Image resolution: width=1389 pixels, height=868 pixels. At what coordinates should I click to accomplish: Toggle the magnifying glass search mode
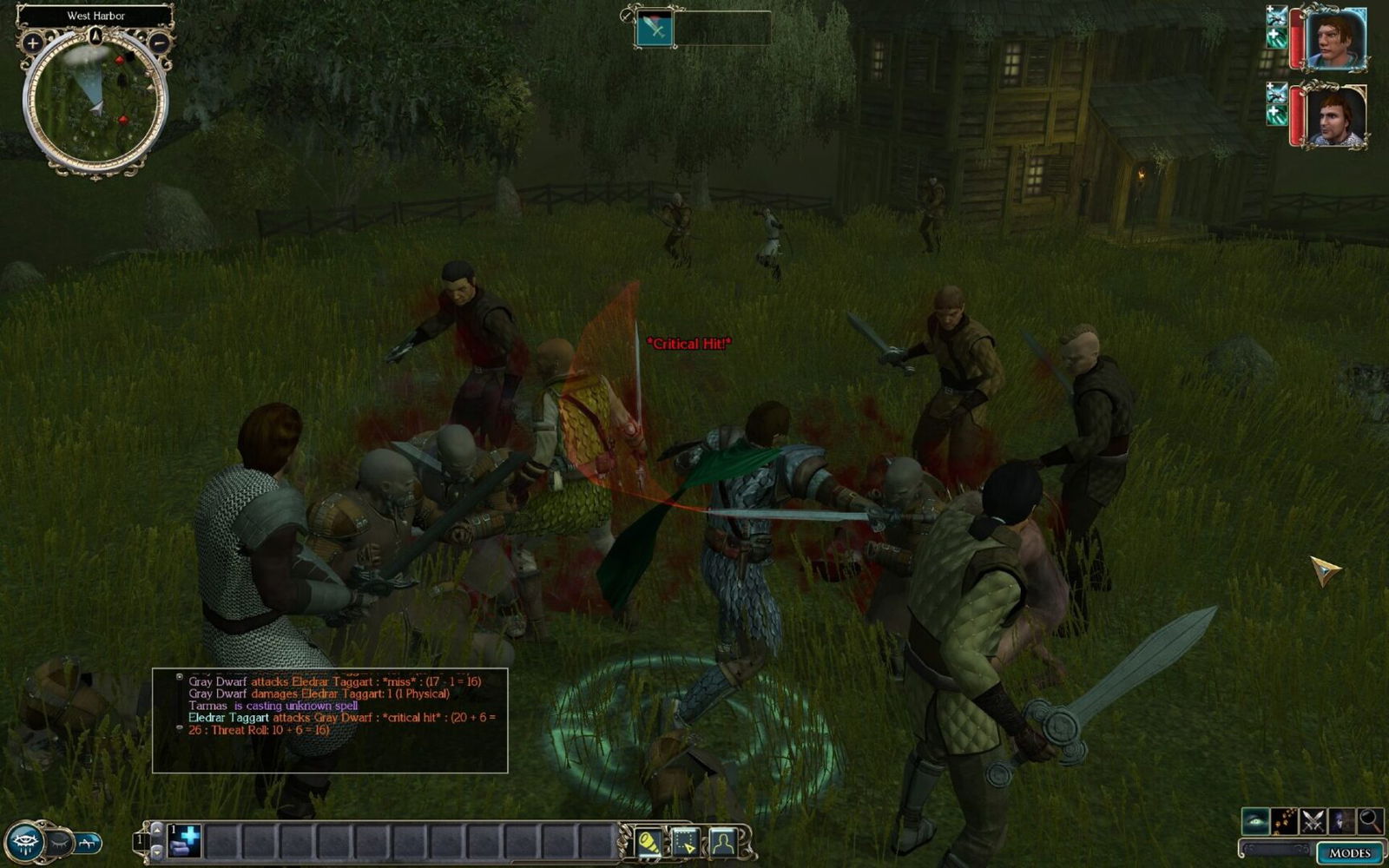tap(1371, 820)
